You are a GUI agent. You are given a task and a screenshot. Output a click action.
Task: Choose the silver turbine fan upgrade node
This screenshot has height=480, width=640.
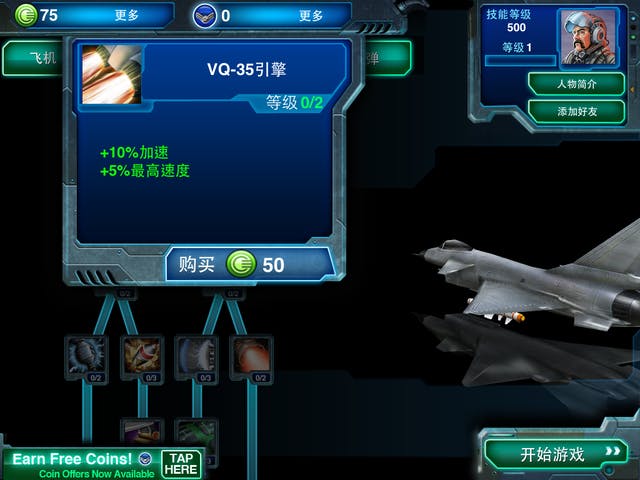point(196,355)
